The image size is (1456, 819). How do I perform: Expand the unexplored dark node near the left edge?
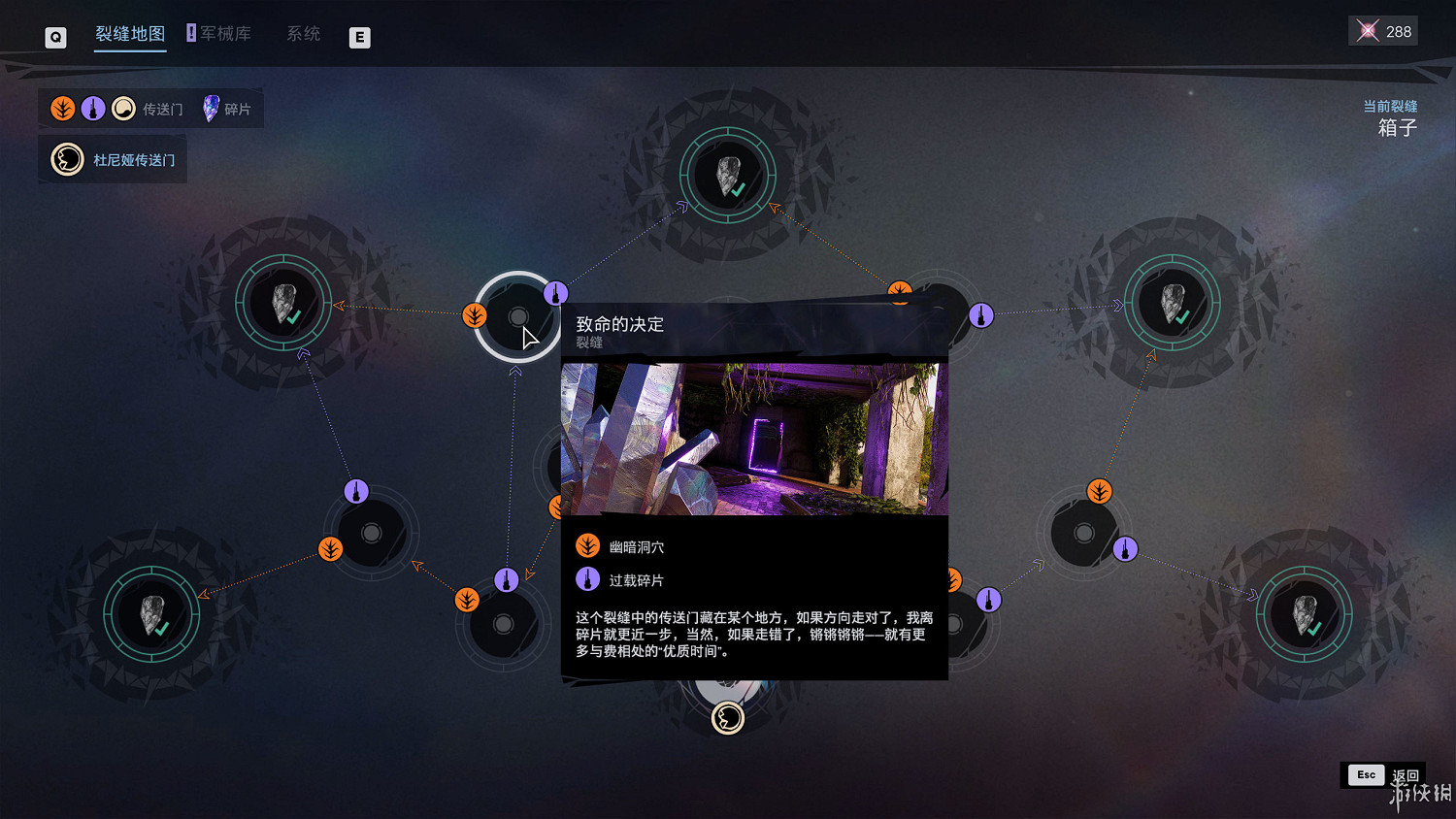coord(372,532)
